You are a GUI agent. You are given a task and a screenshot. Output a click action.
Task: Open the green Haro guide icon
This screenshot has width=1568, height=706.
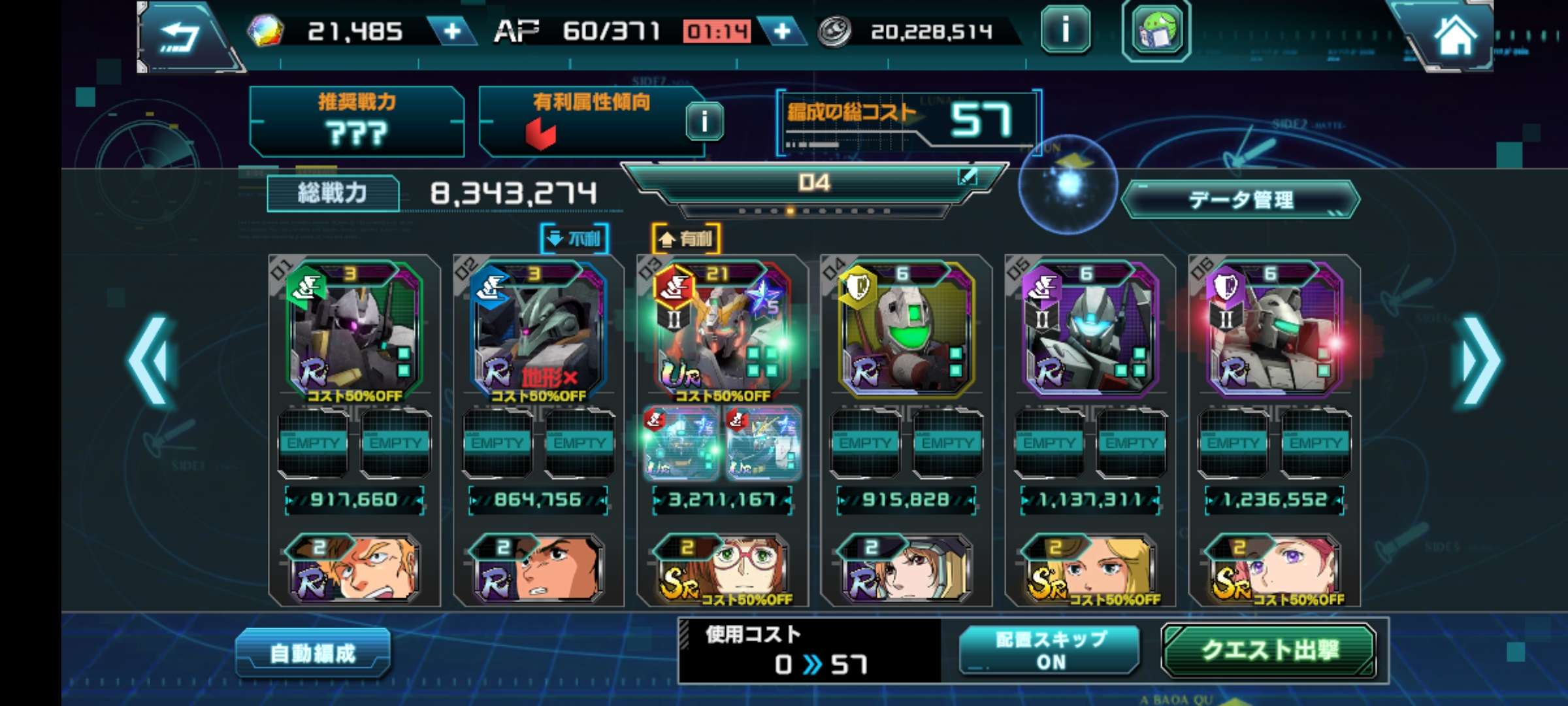click(x=1156, y=31)
